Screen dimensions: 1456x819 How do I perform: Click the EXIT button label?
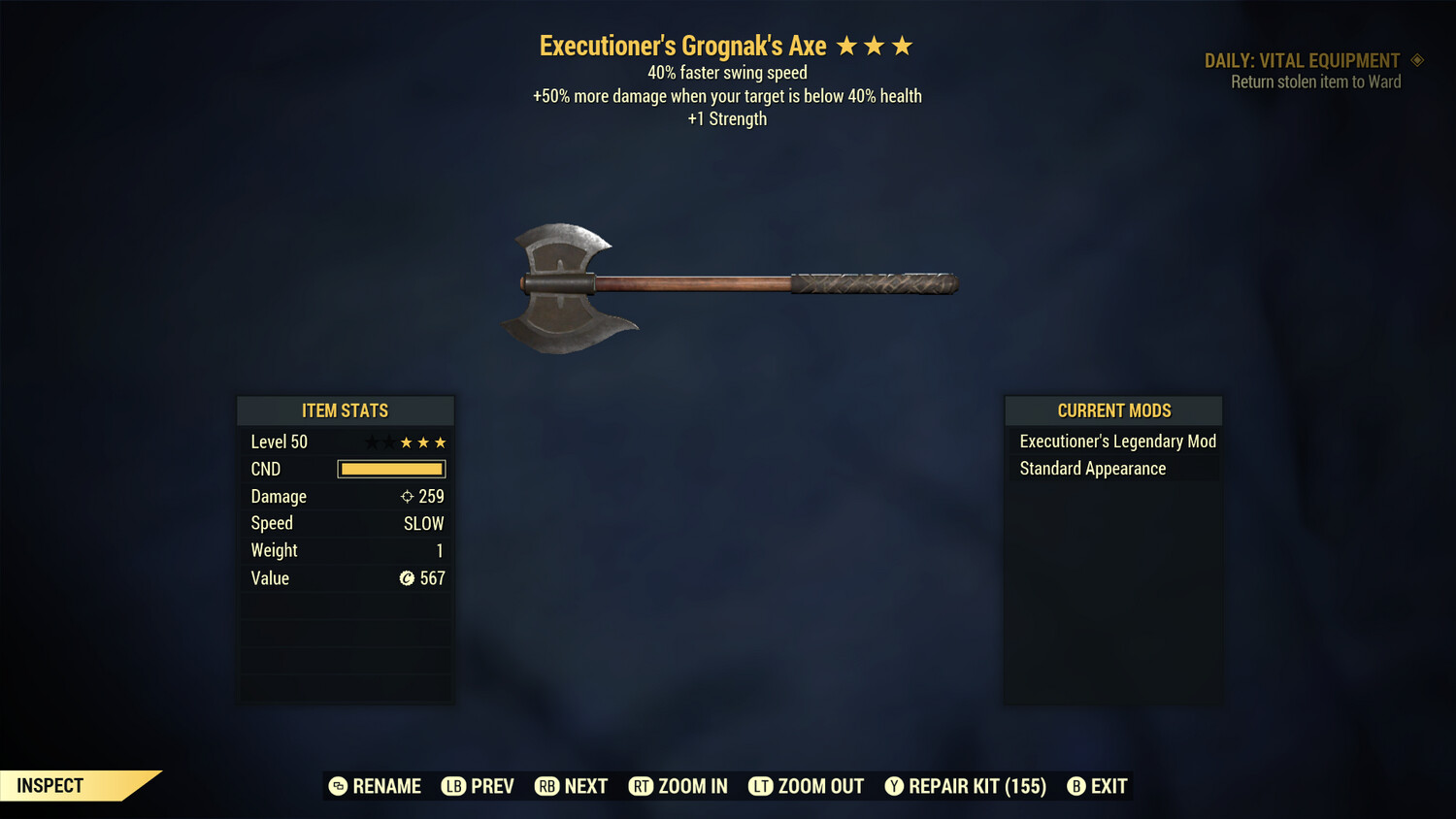[1107, 786]
